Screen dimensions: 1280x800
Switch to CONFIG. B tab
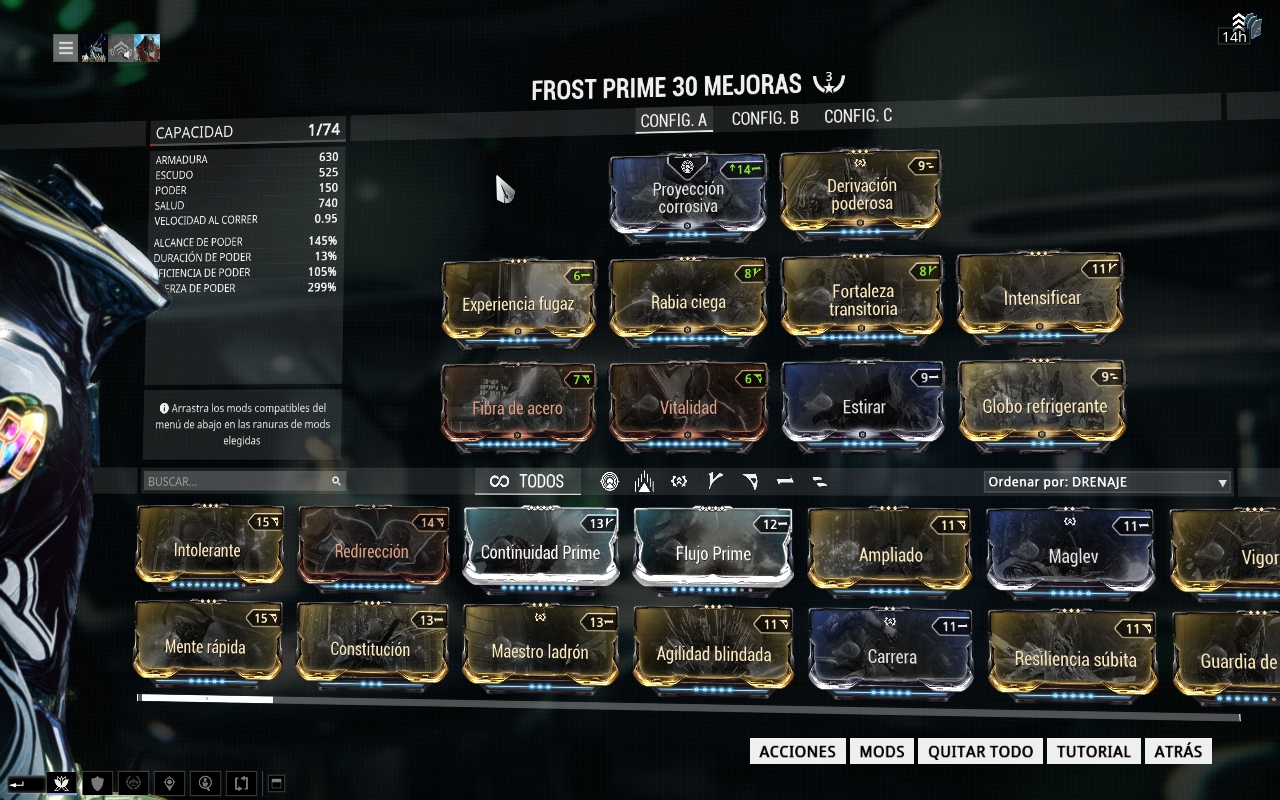(x=764, y=117)
